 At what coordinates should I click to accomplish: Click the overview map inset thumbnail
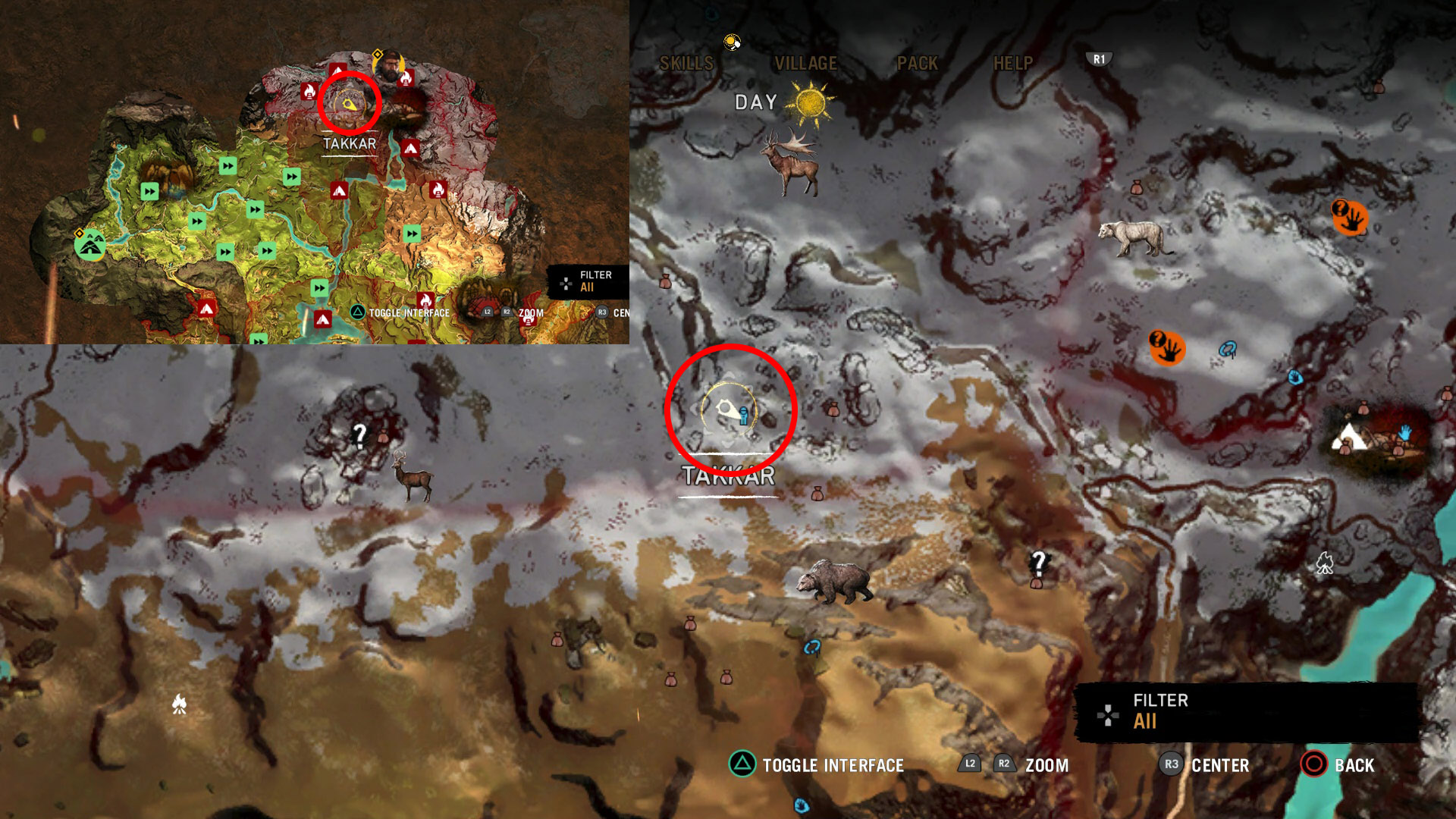tap(314, 172)
